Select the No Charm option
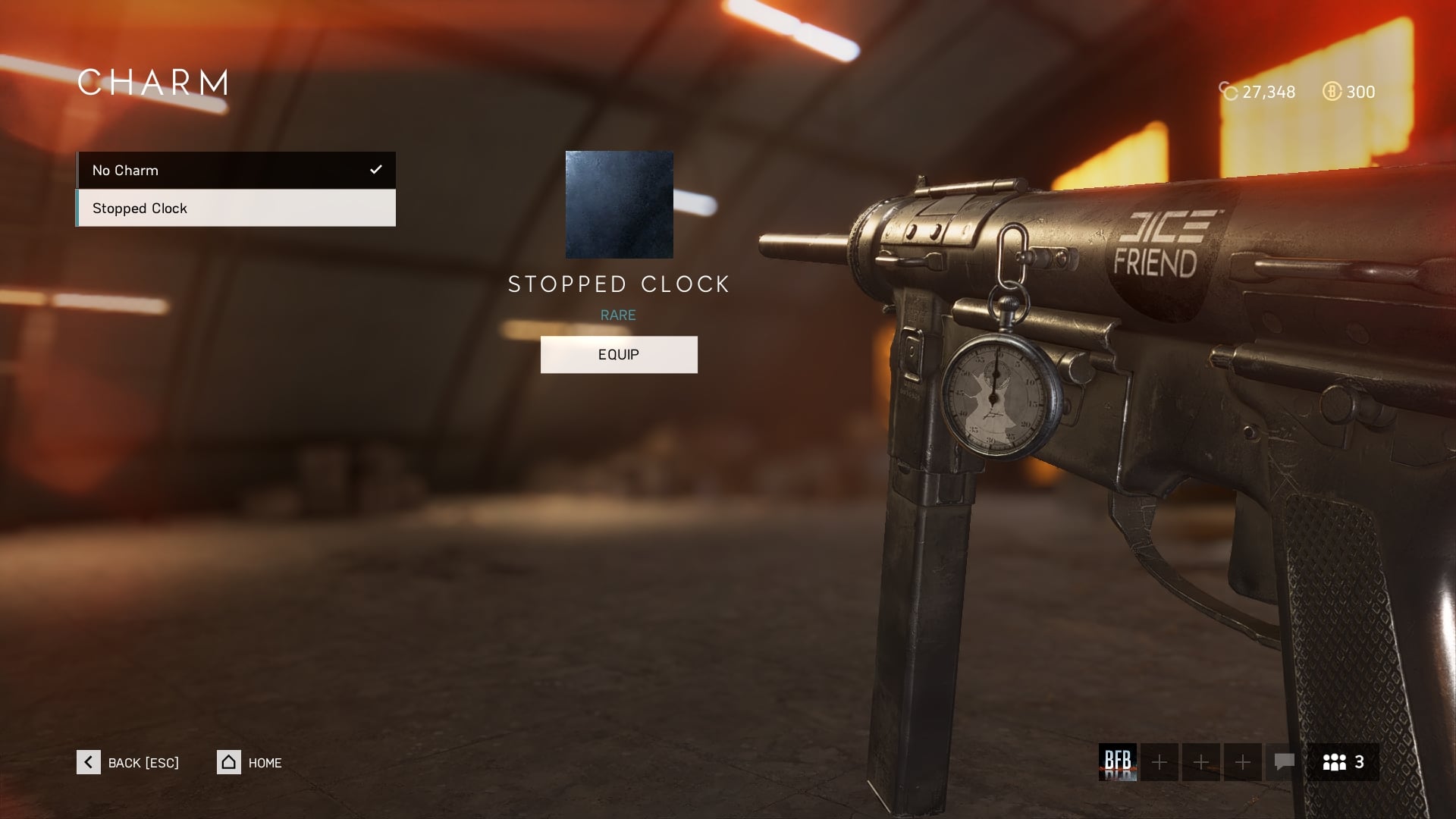Image resolution: width=1456 pixels, height=819 pixels. click(235, 171)
